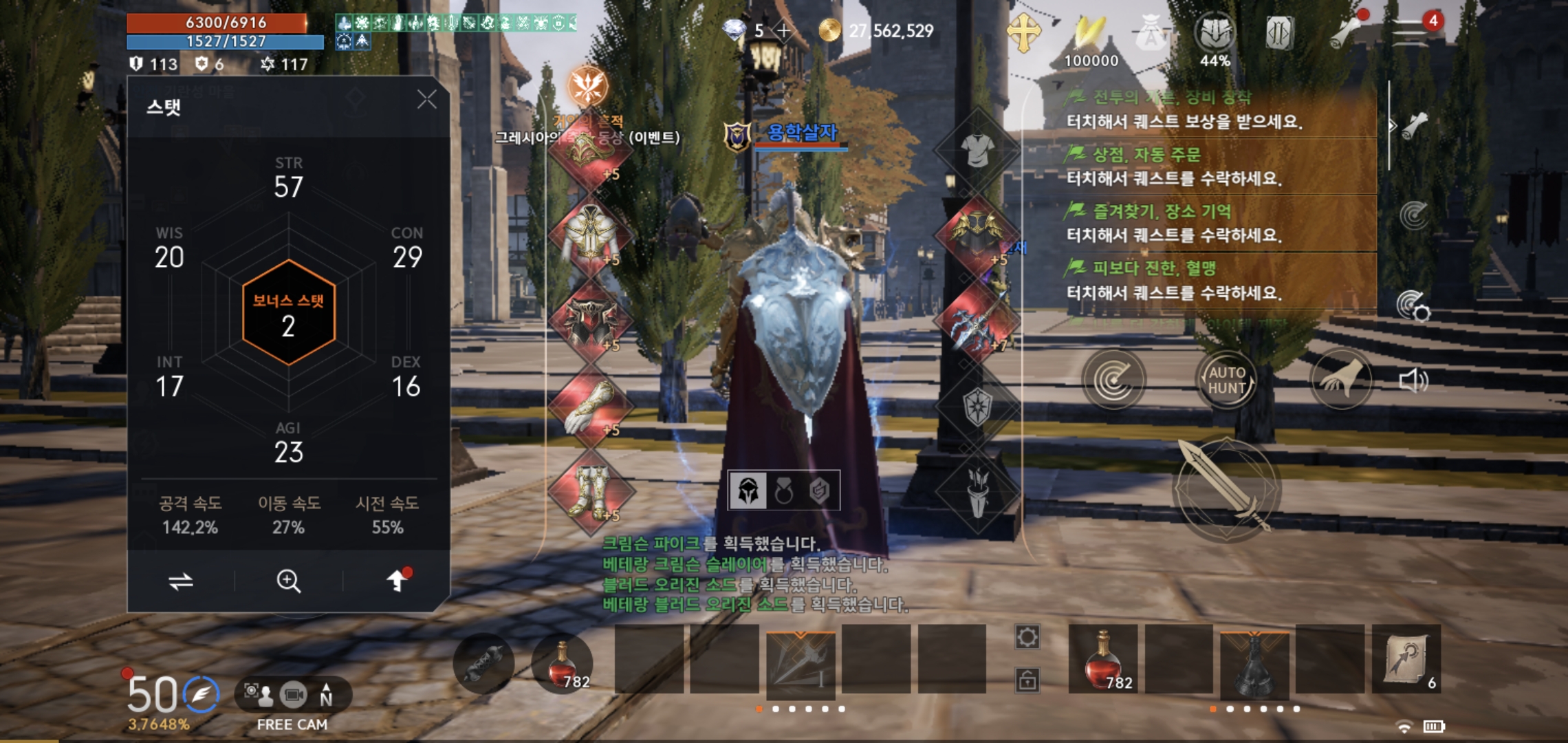Select the equipped gloves slot
This screenshot has width=1568, height=743.
(x=590, y=407)
